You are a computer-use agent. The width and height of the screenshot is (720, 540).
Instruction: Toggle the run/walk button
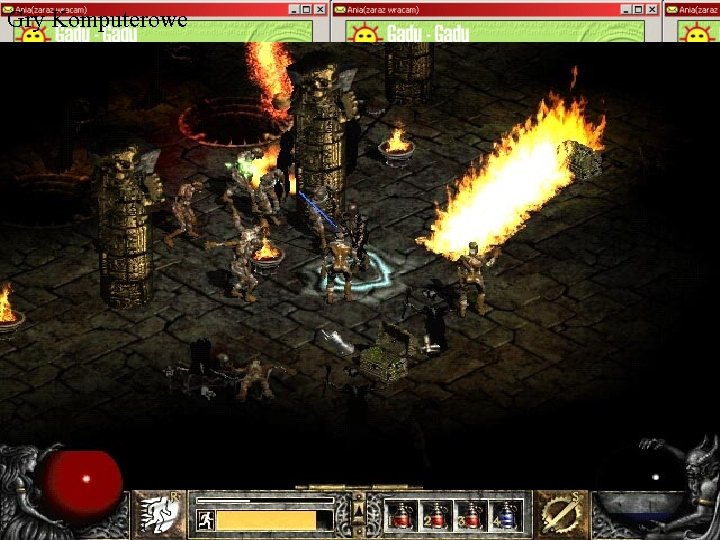coord(205,520)
